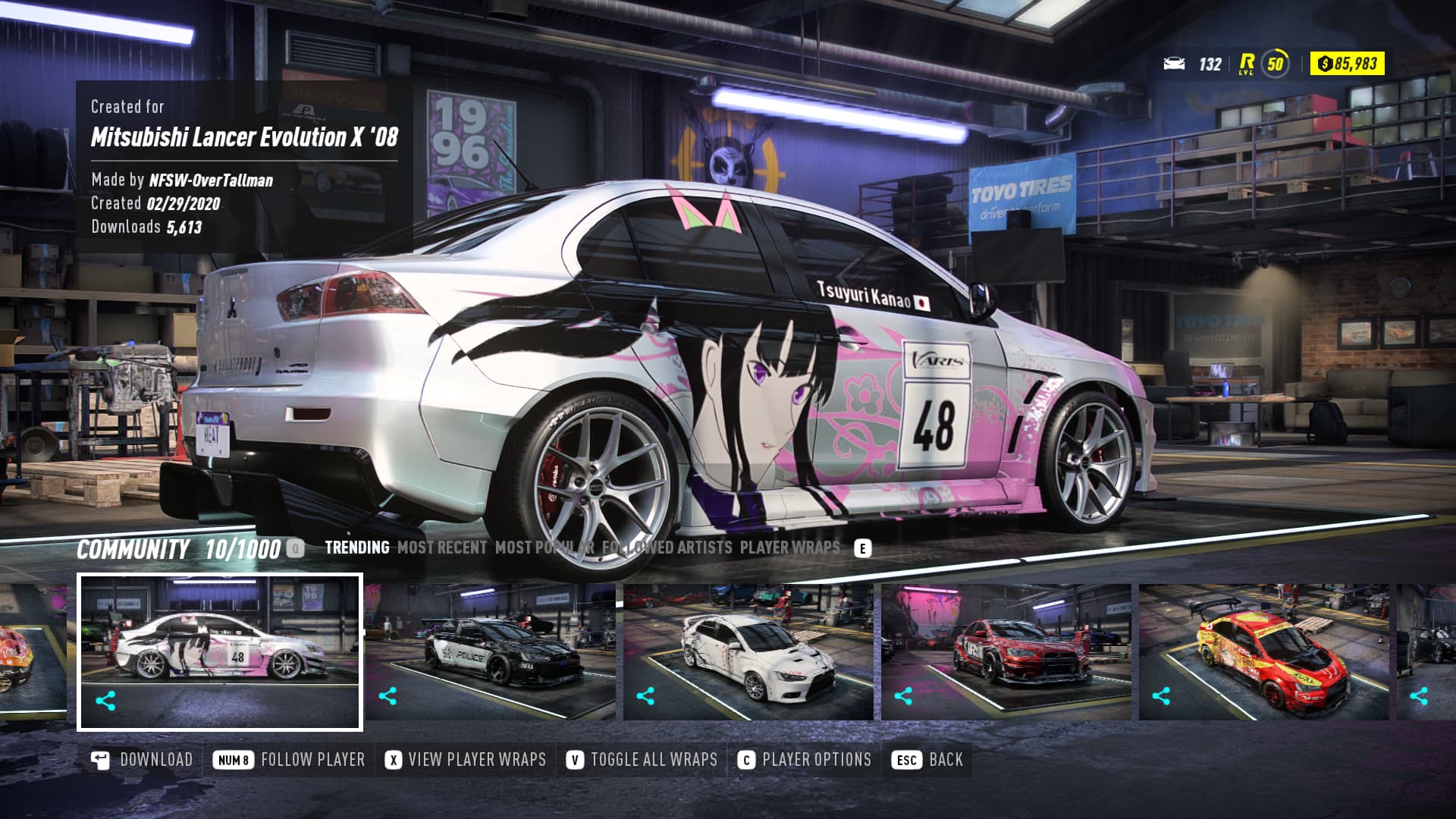
Task: Click the share icon on the selected wrap
Action: [105, 700]
